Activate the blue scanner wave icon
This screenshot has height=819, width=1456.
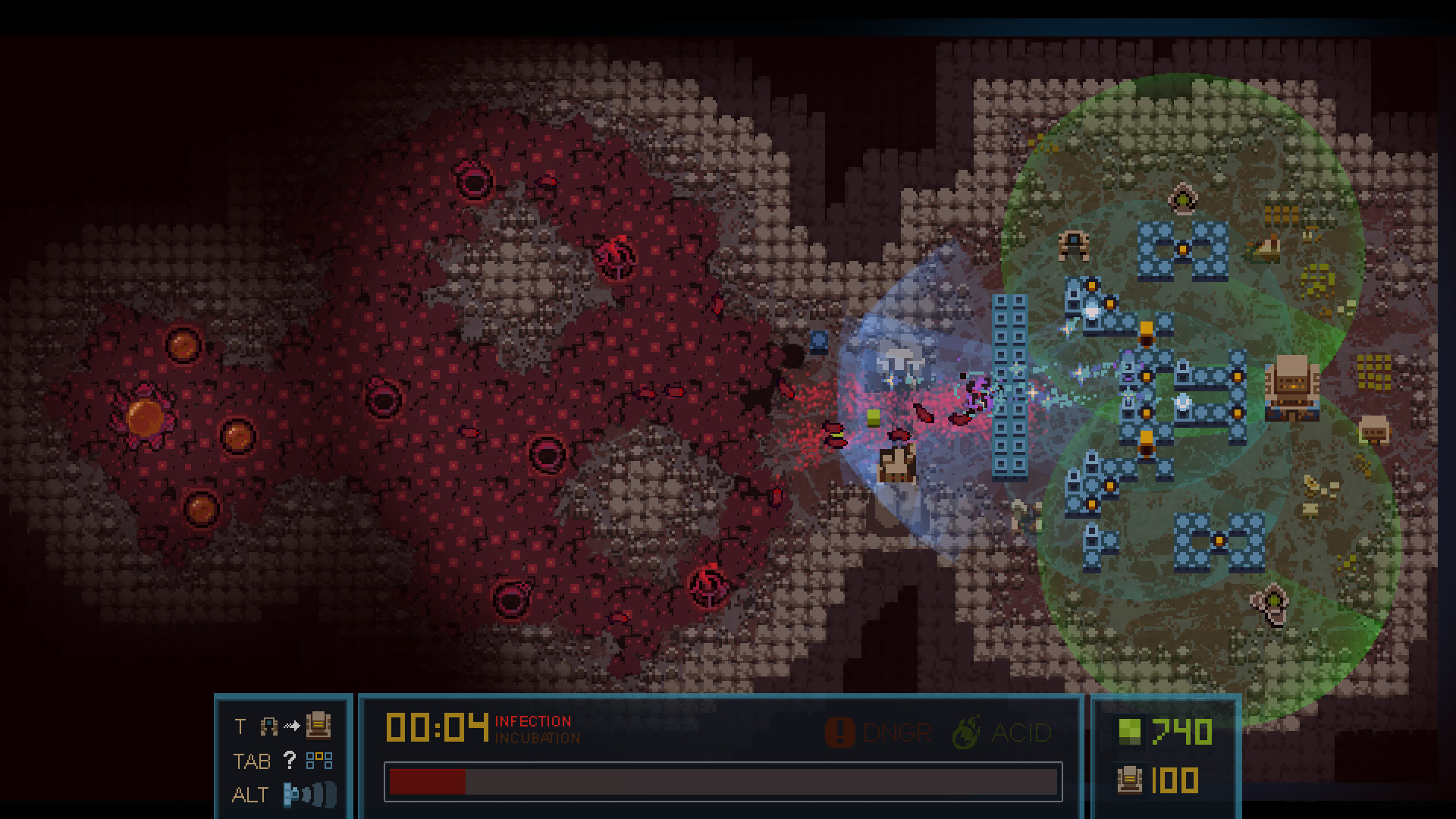(x=309, y=795)
